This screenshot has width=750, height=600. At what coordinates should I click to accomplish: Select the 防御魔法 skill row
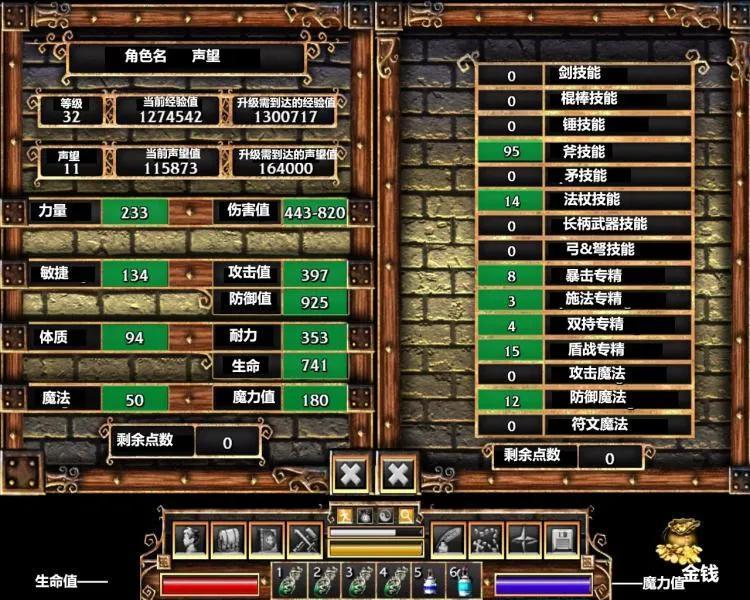click(583, 399)
